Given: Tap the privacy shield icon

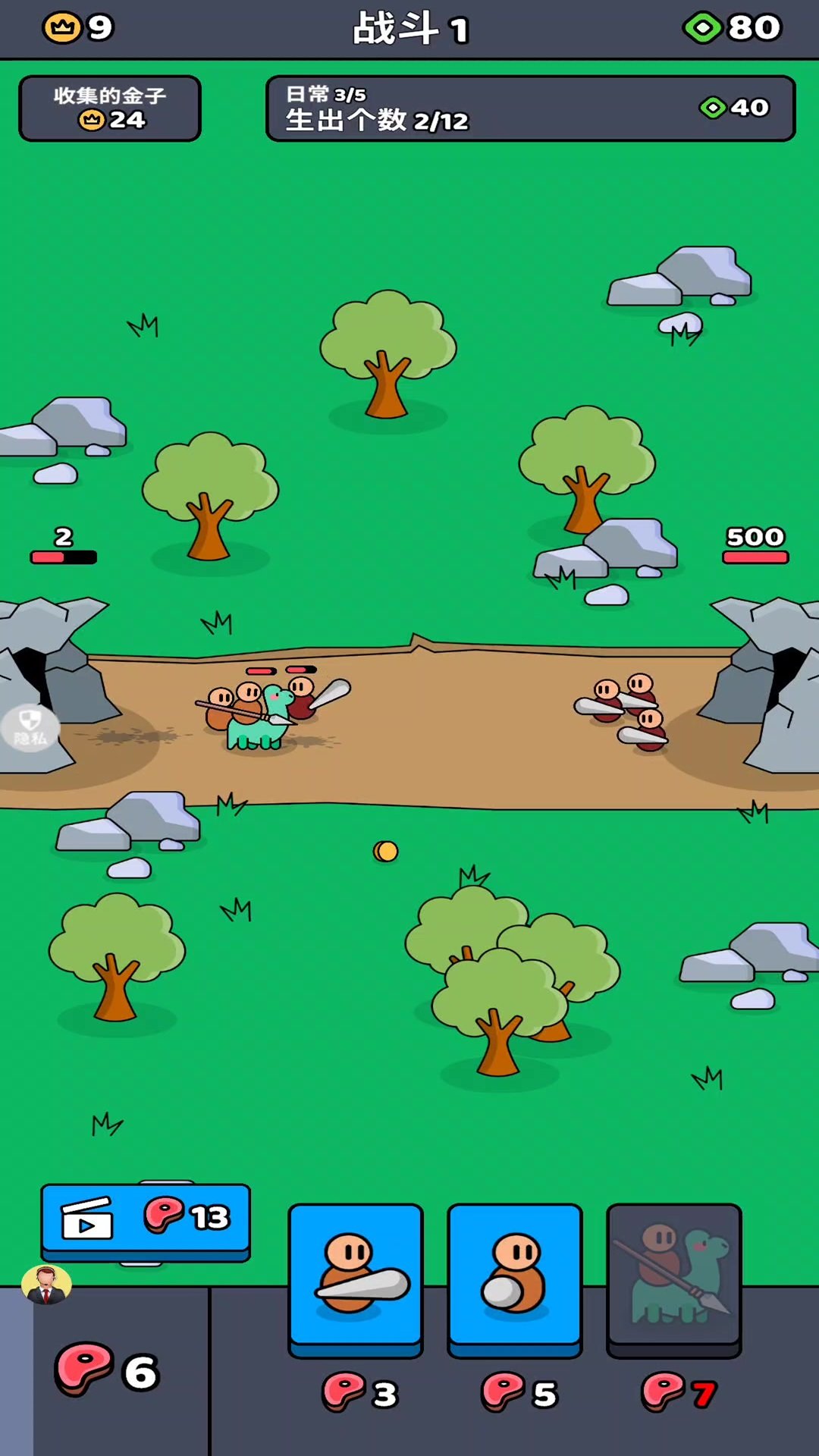Looking at the screenshot, I should point(30,727).
